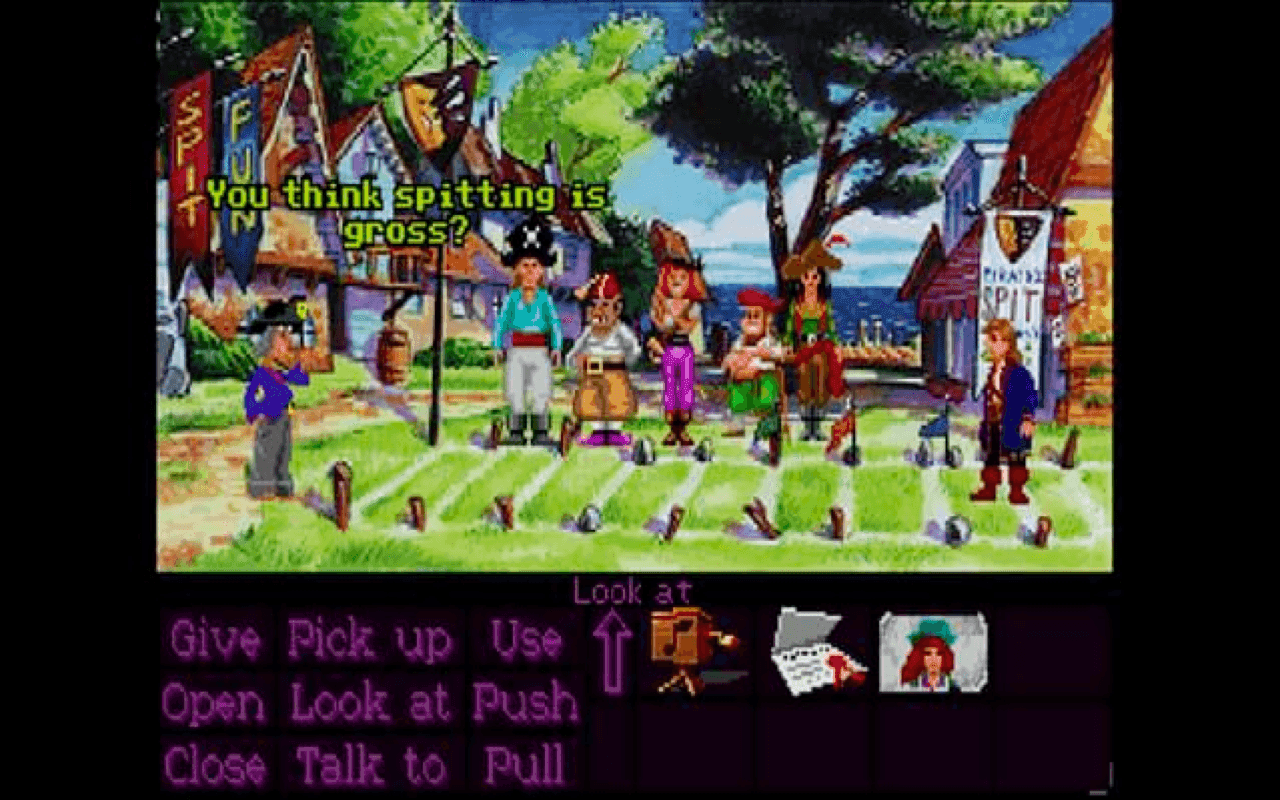Click the PIRATES SPIT contest sign
The width and height of the screenshot is (1280, 800).
[x=1011, y=290]
